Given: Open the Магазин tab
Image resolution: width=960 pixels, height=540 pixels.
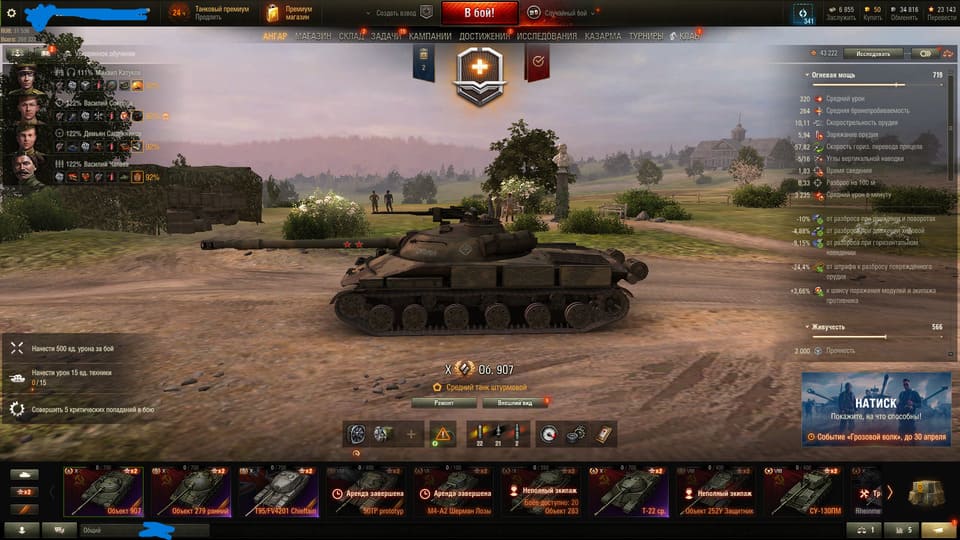Looking at the screenshot, I should (x=311, y=37).
